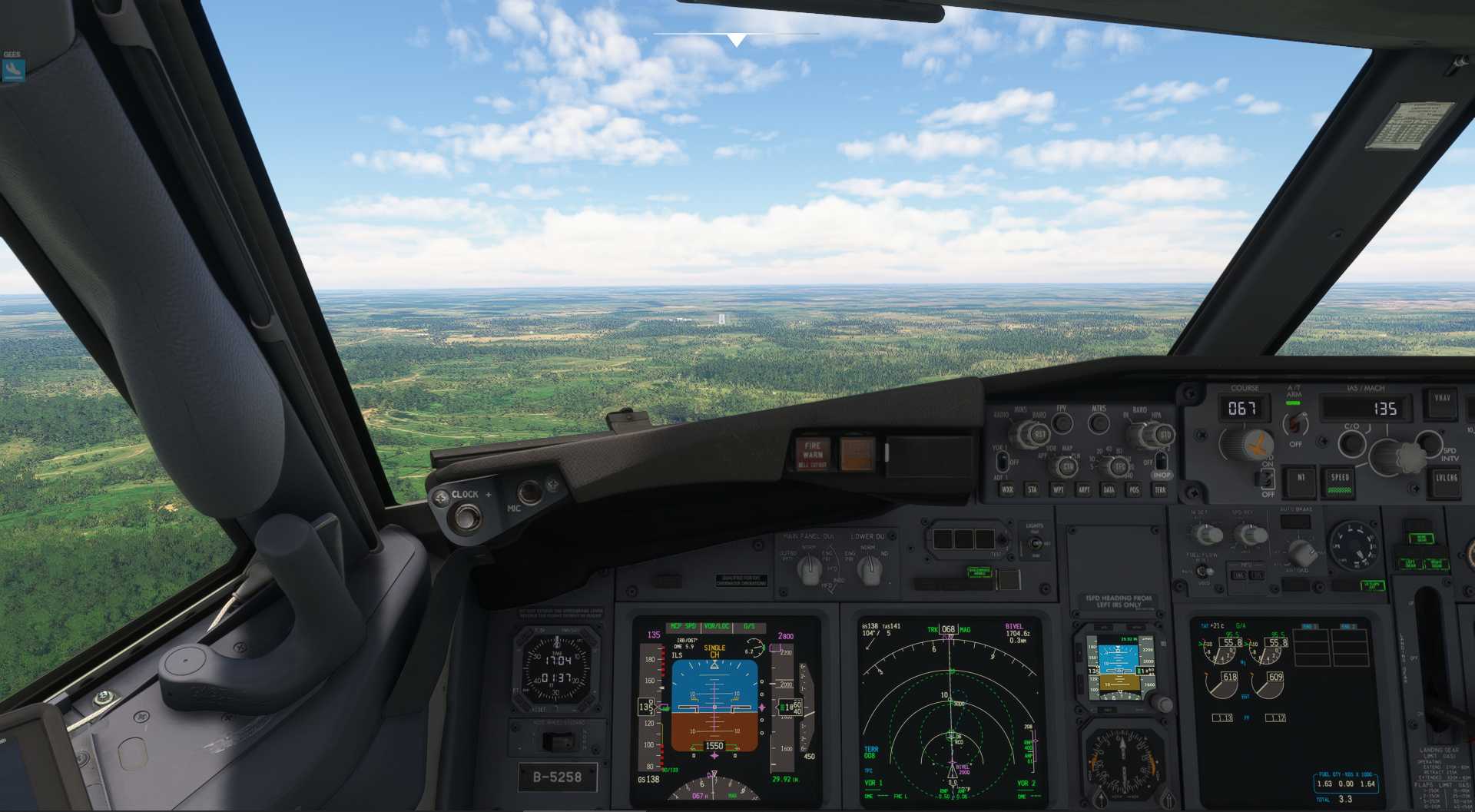Toggle the TERR terrain display button

[1160, 489]
